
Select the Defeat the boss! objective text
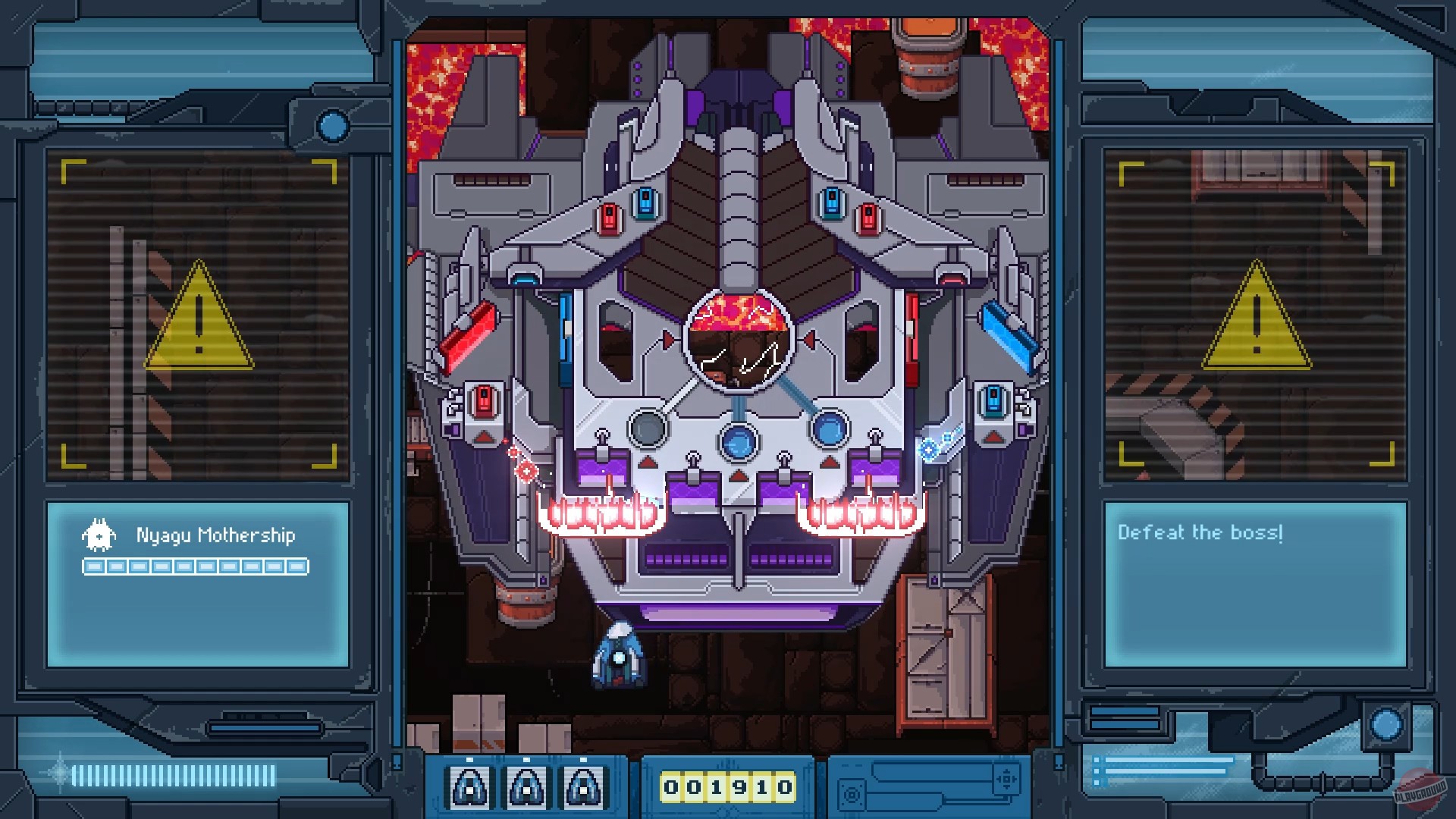1200,532
